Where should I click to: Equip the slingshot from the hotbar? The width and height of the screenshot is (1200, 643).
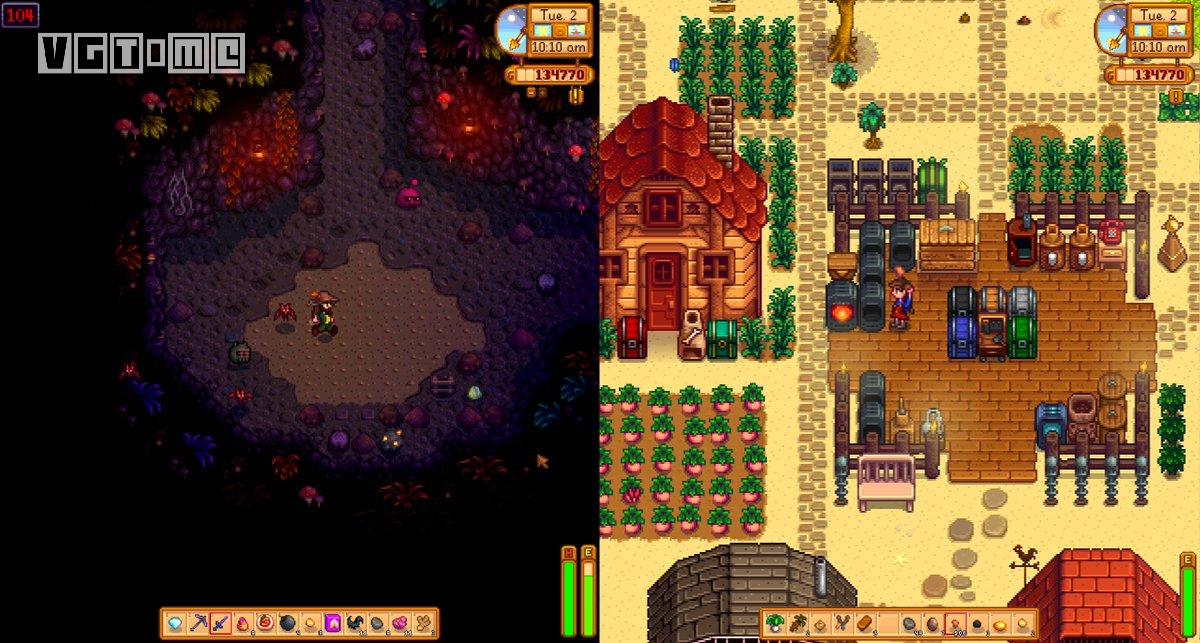click(x=840, y=622)
